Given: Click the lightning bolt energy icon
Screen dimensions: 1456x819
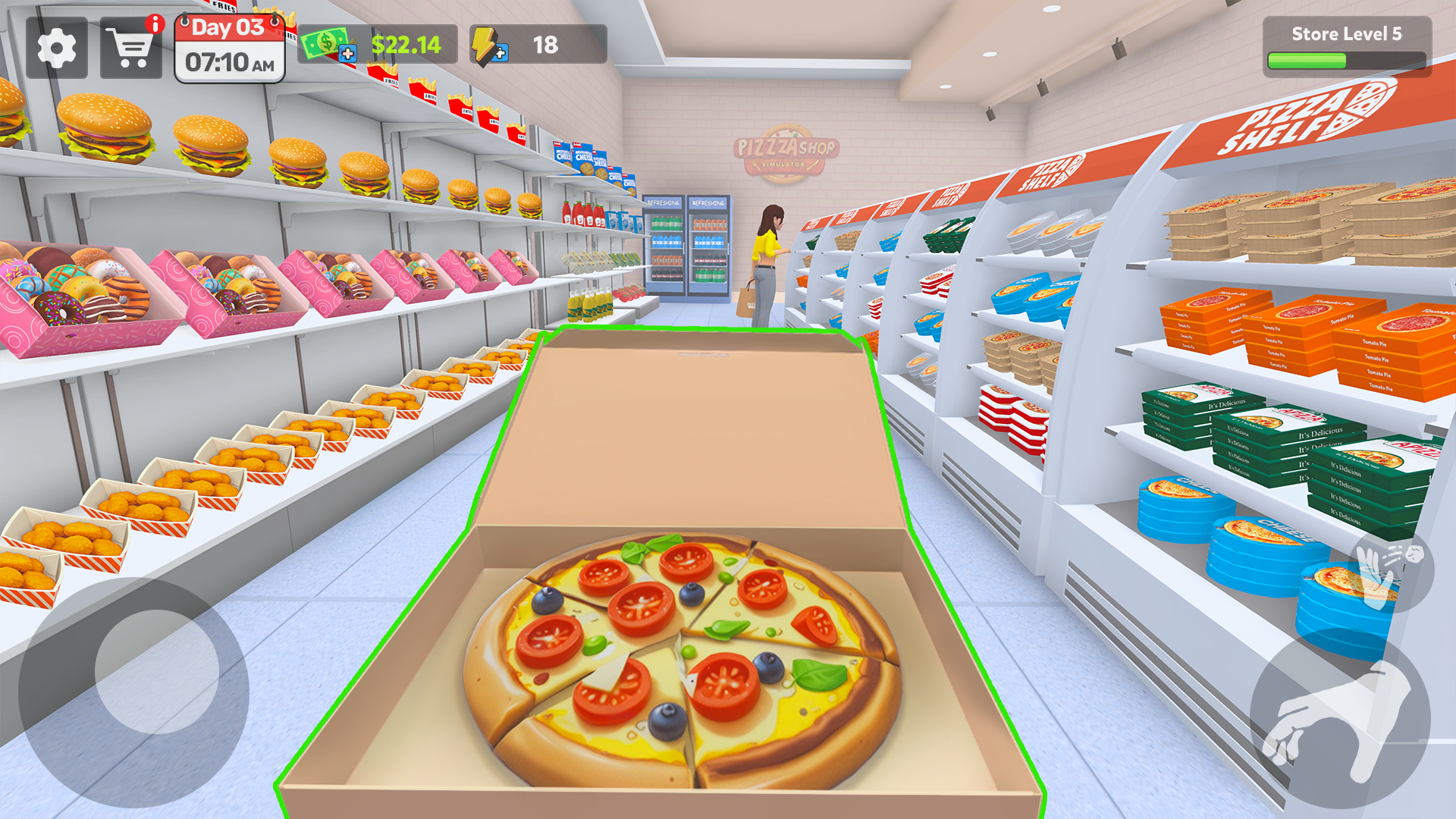Looking at the screenshot, I should pos(484,44).
